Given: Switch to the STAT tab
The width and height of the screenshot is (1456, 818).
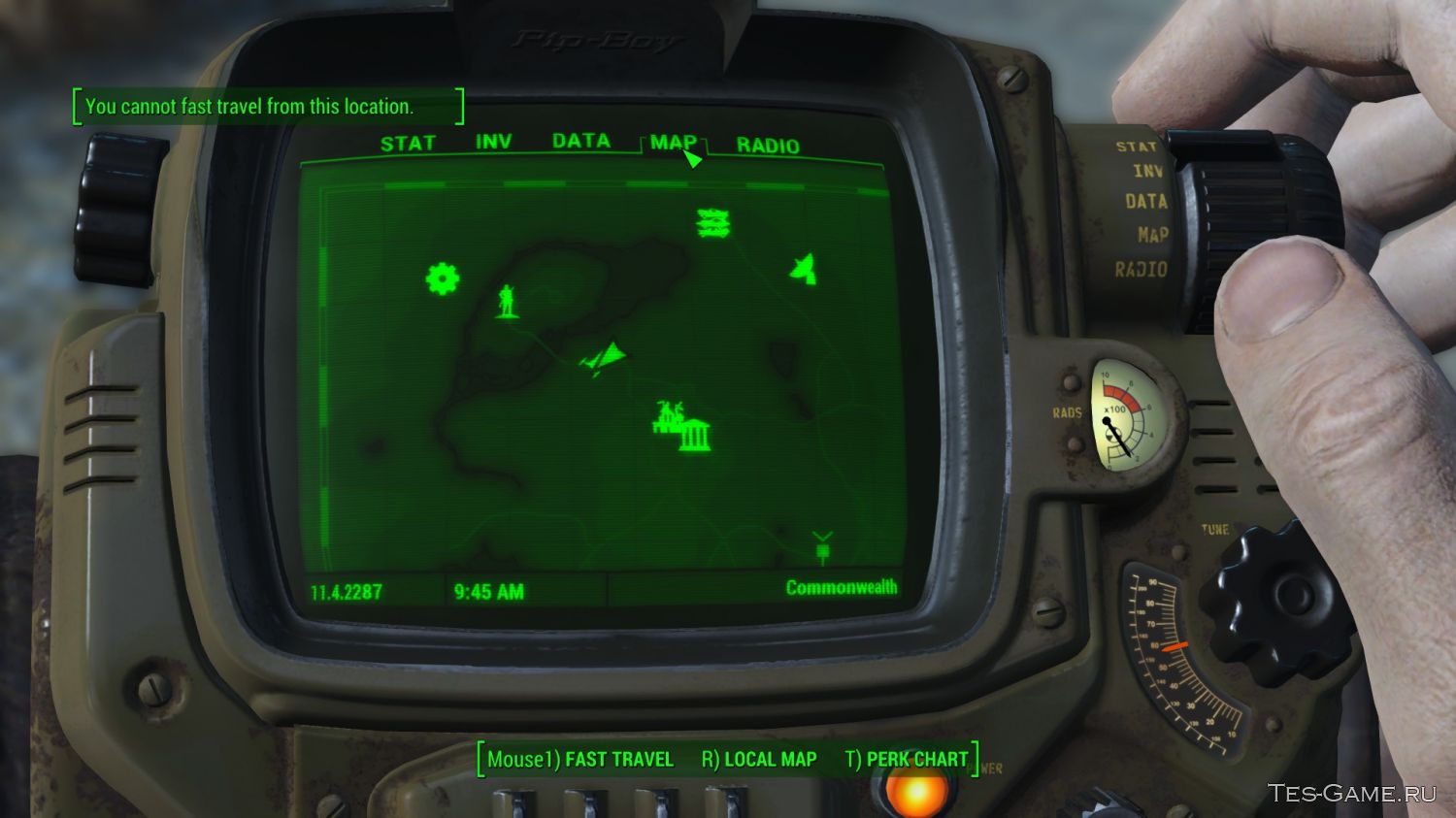Looking at the screenshot, I should 407,143.
